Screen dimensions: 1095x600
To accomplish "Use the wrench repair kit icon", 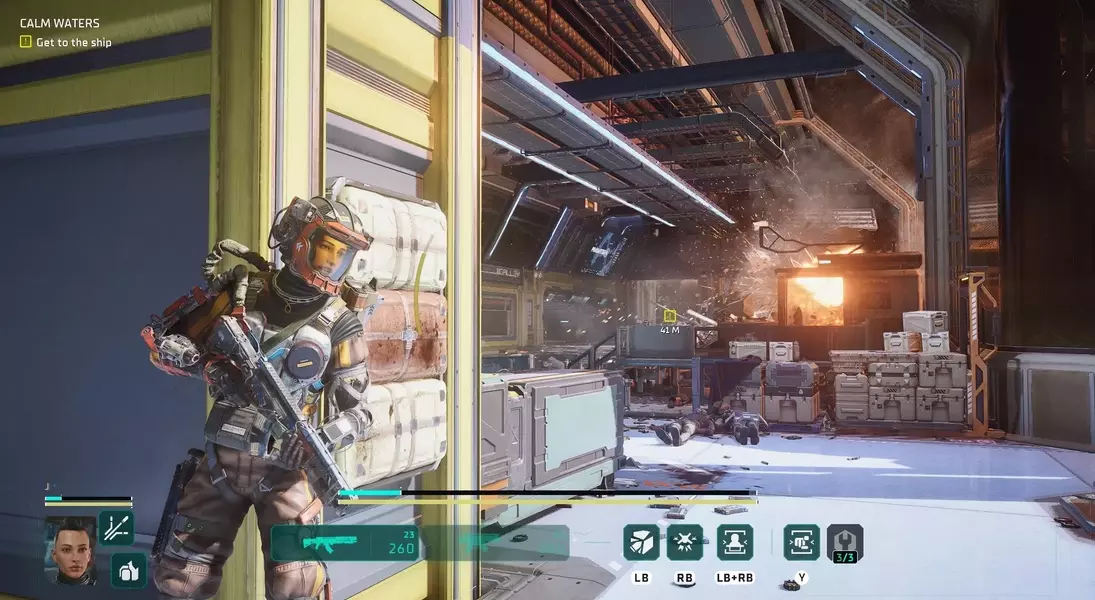I will pyautogui.click(x=844, y=542).
